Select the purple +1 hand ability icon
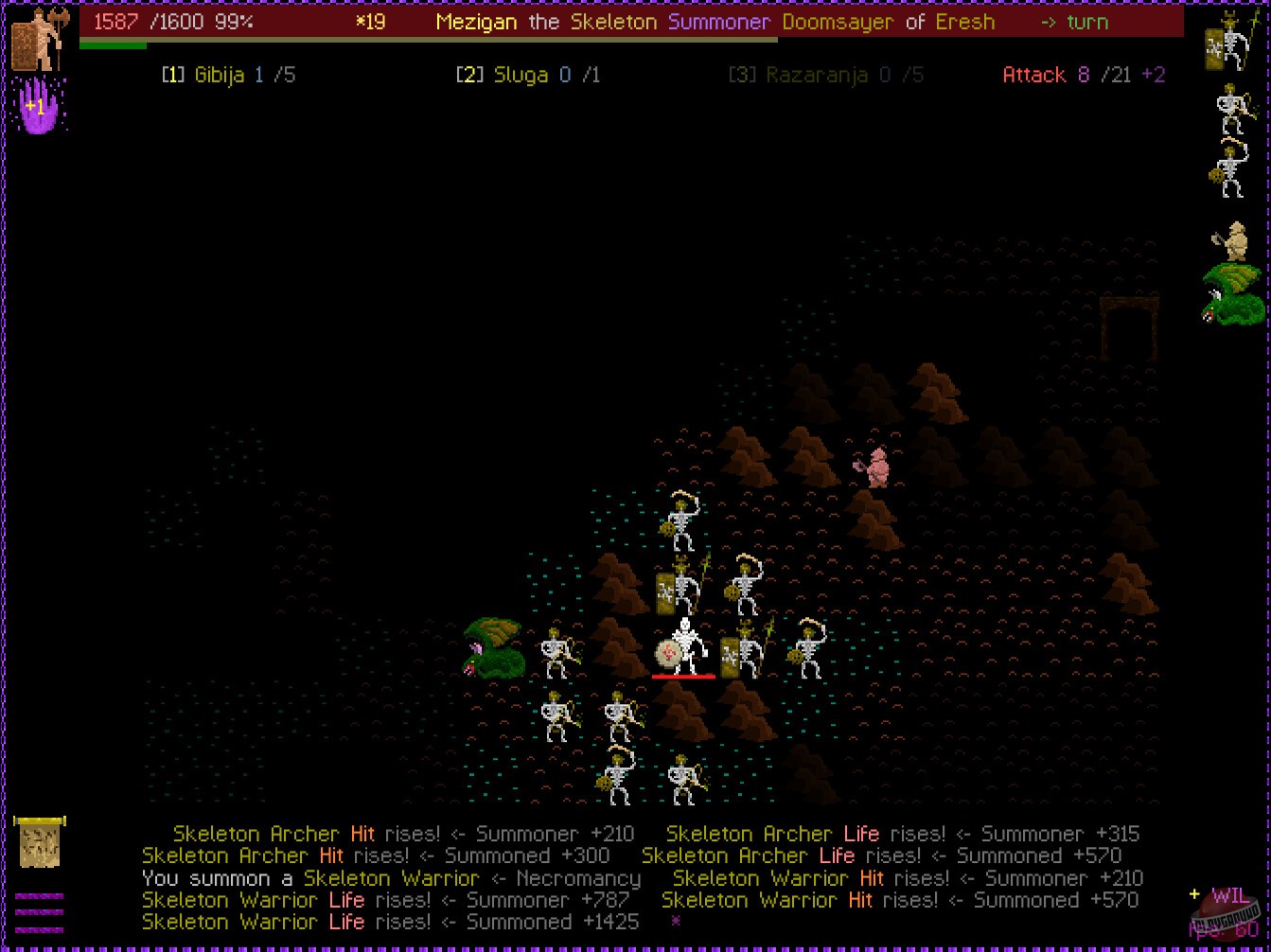The height and width of the screenshot is (952, 1271). click(x=38, y=107)
